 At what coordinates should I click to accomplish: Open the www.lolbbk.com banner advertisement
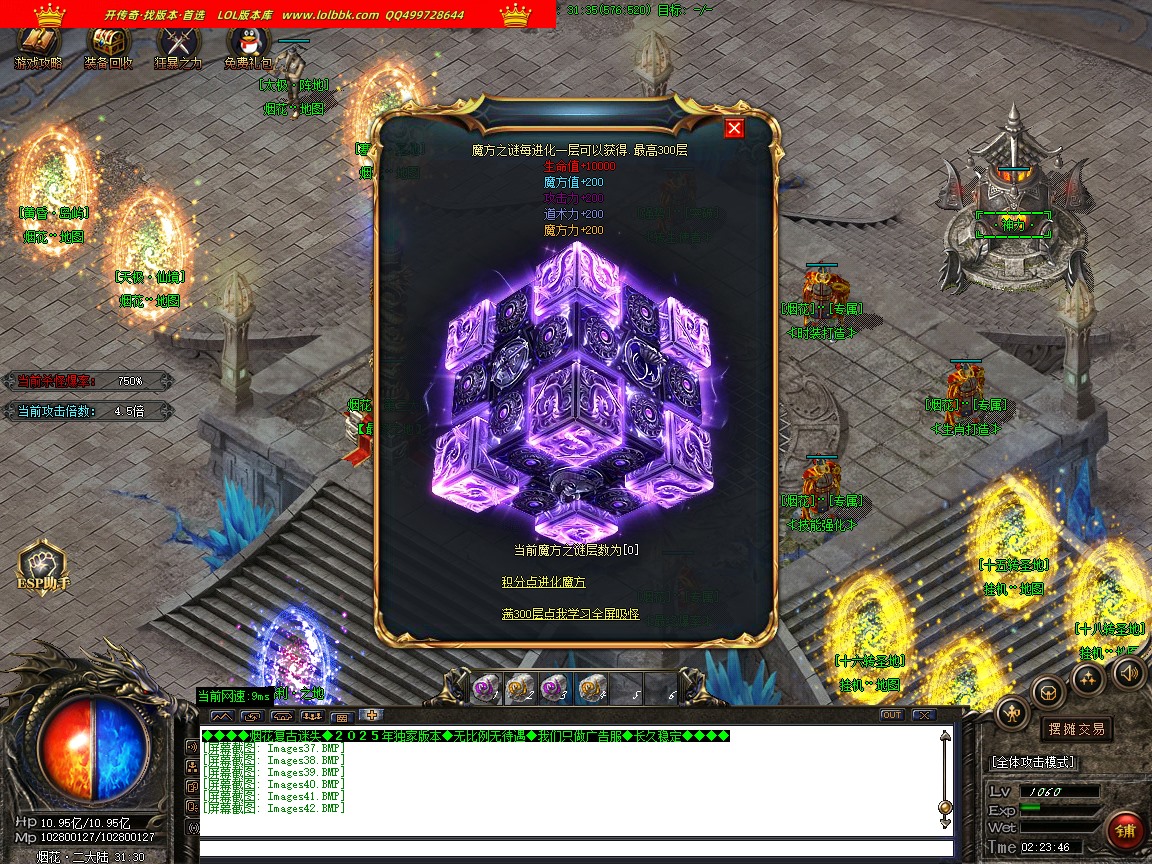click(x=330, y=15)
